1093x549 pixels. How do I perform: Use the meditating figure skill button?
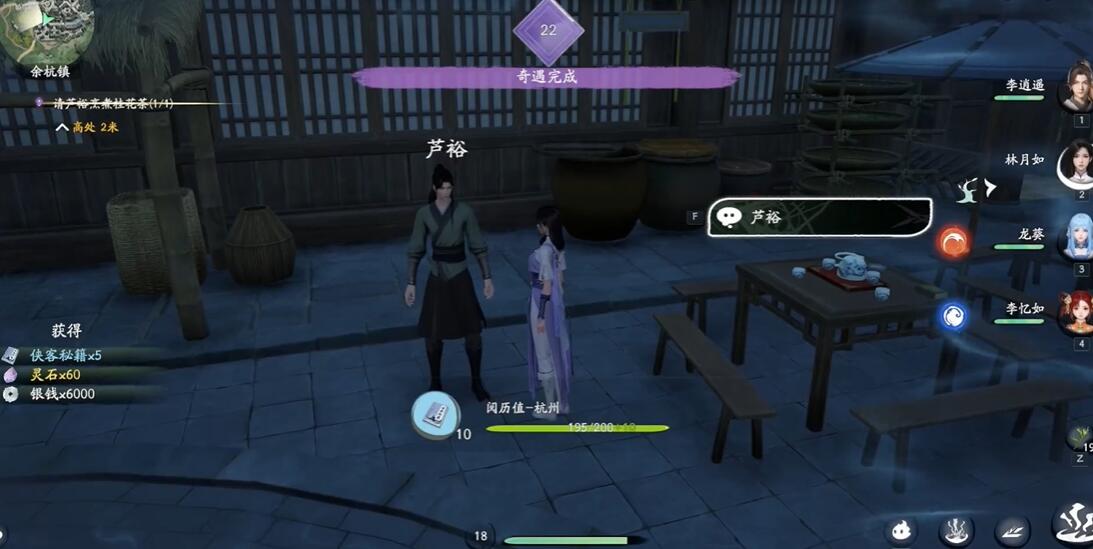(x=957, y=530)
